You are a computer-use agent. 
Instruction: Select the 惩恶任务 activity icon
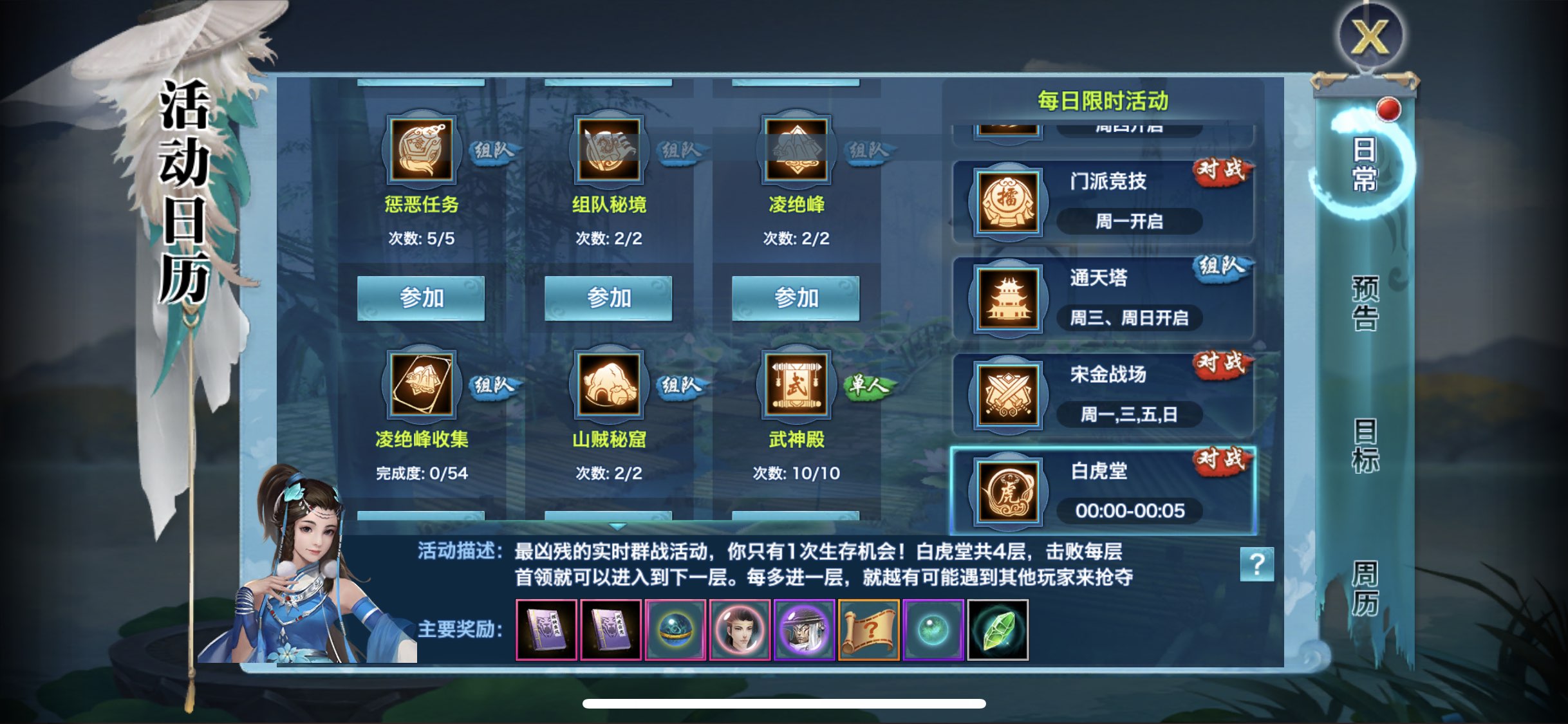pos(422,151)
